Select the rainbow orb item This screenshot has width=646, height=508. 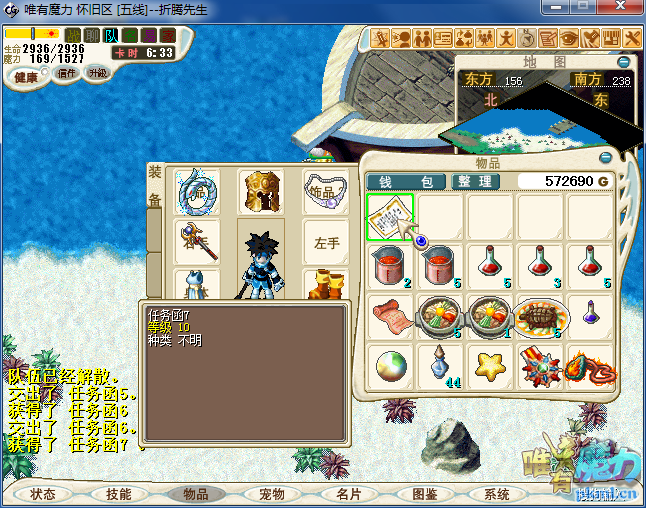click(x=390, y=366)
